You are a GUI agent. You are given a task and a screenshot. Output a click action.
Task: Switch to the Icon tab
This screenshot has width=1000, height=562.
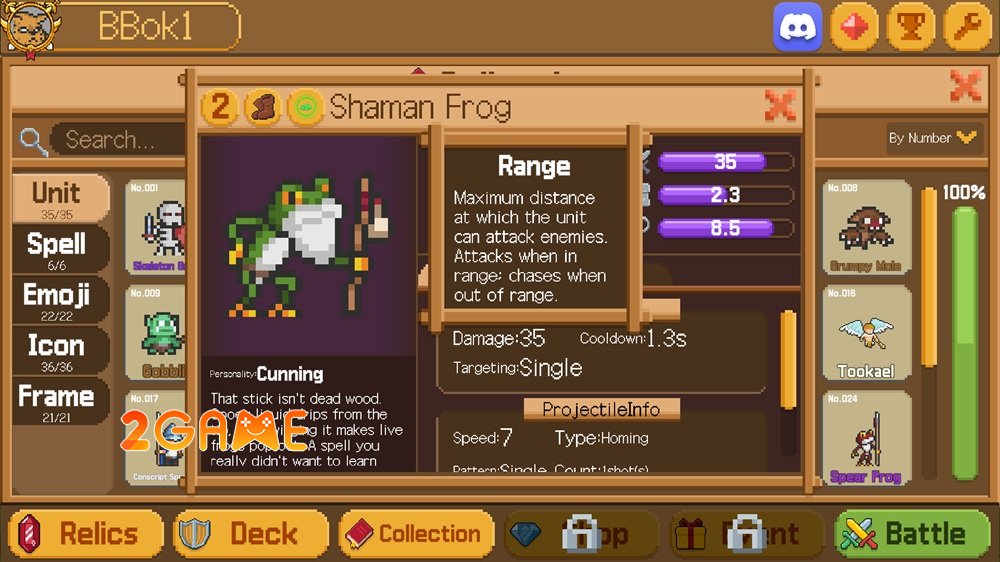point(58,350)
